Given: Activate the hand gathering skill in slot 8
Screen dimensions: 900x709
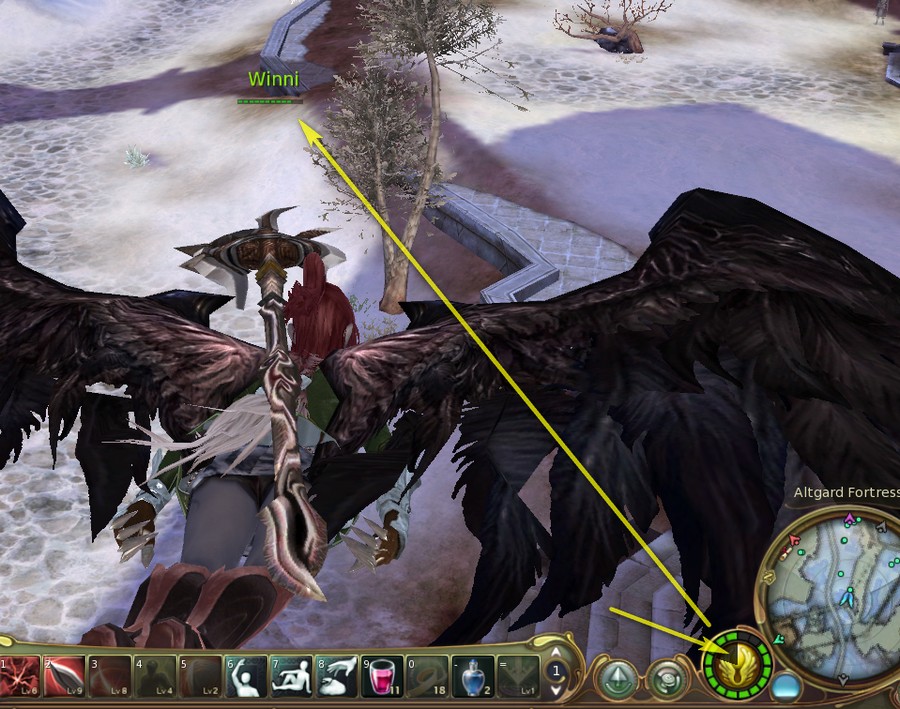Looking at the screenshot, I should pyautogui.click(x=337, y=677).
